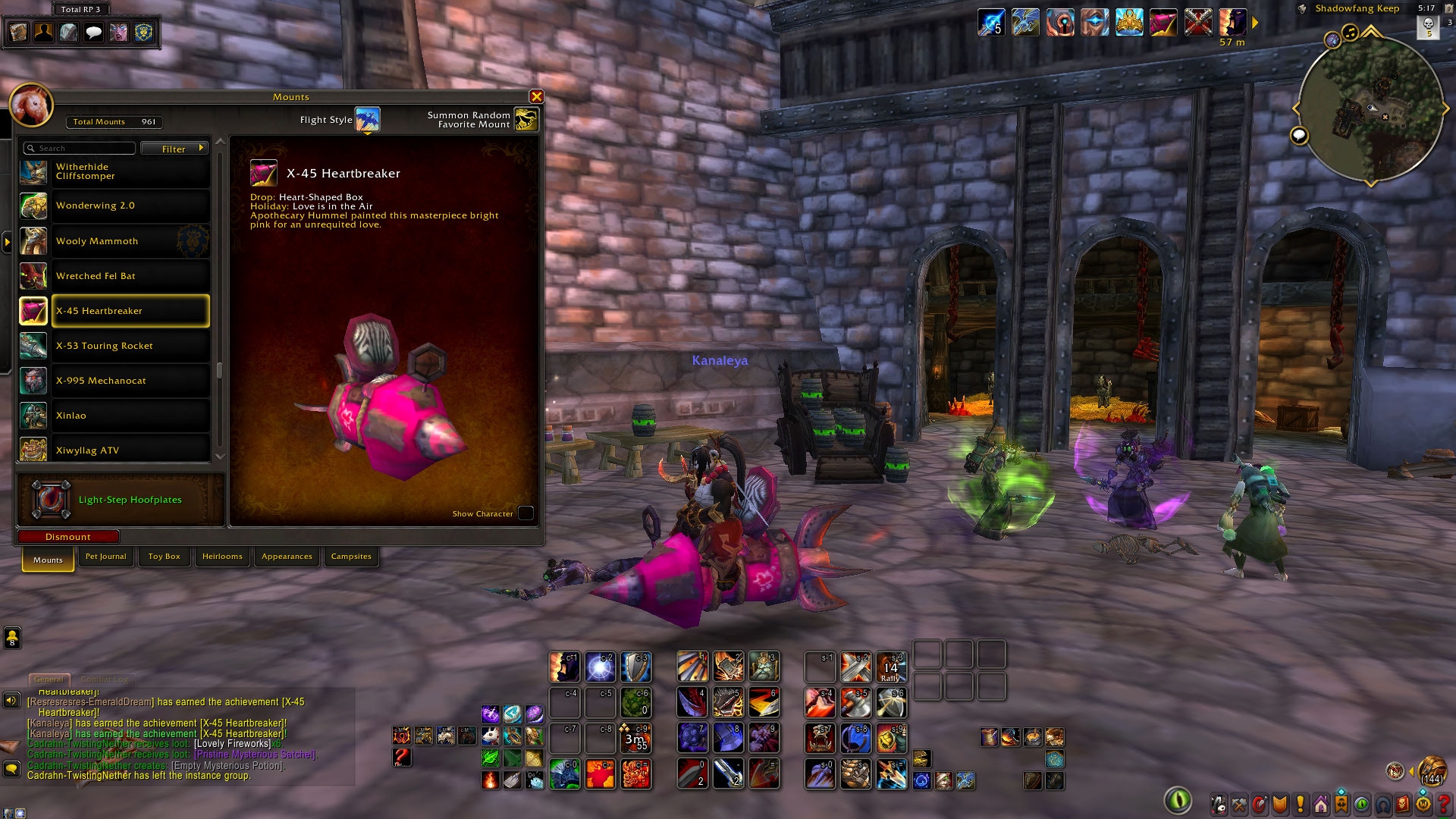Open the General chat tab
This screenshot has height=819, width=1456.
tap(49, 679)
